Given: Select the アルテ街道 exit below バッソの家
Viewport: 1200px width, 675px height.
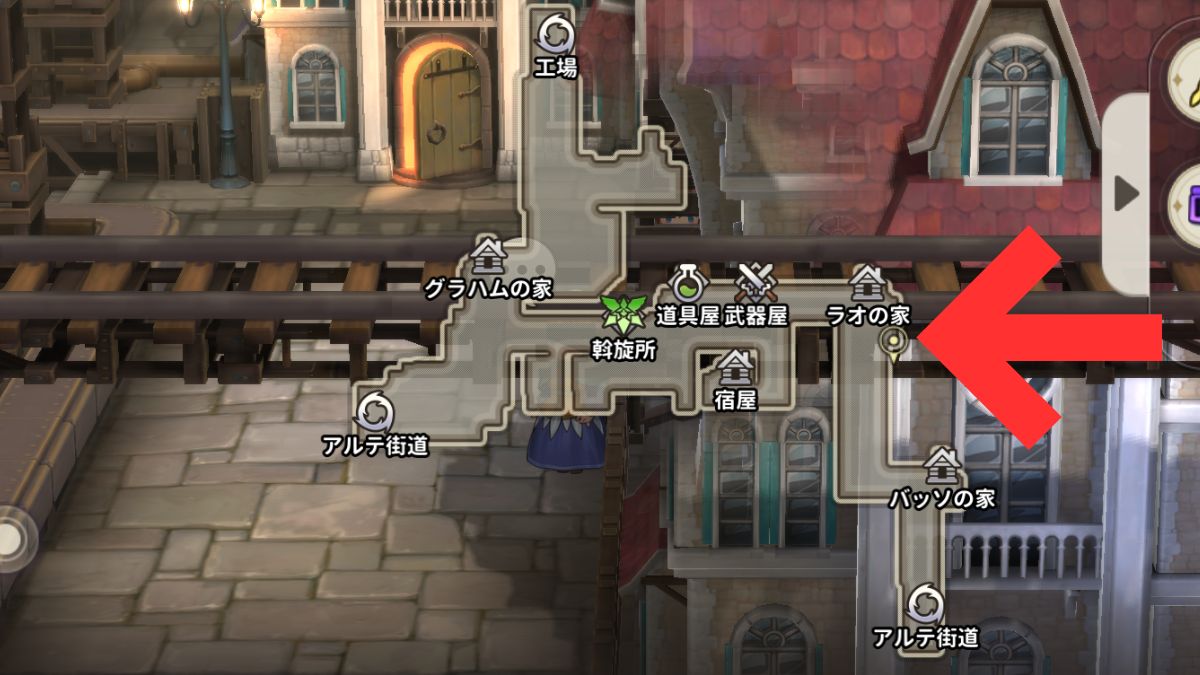Looking at the screenshot, I should (925, 604).
